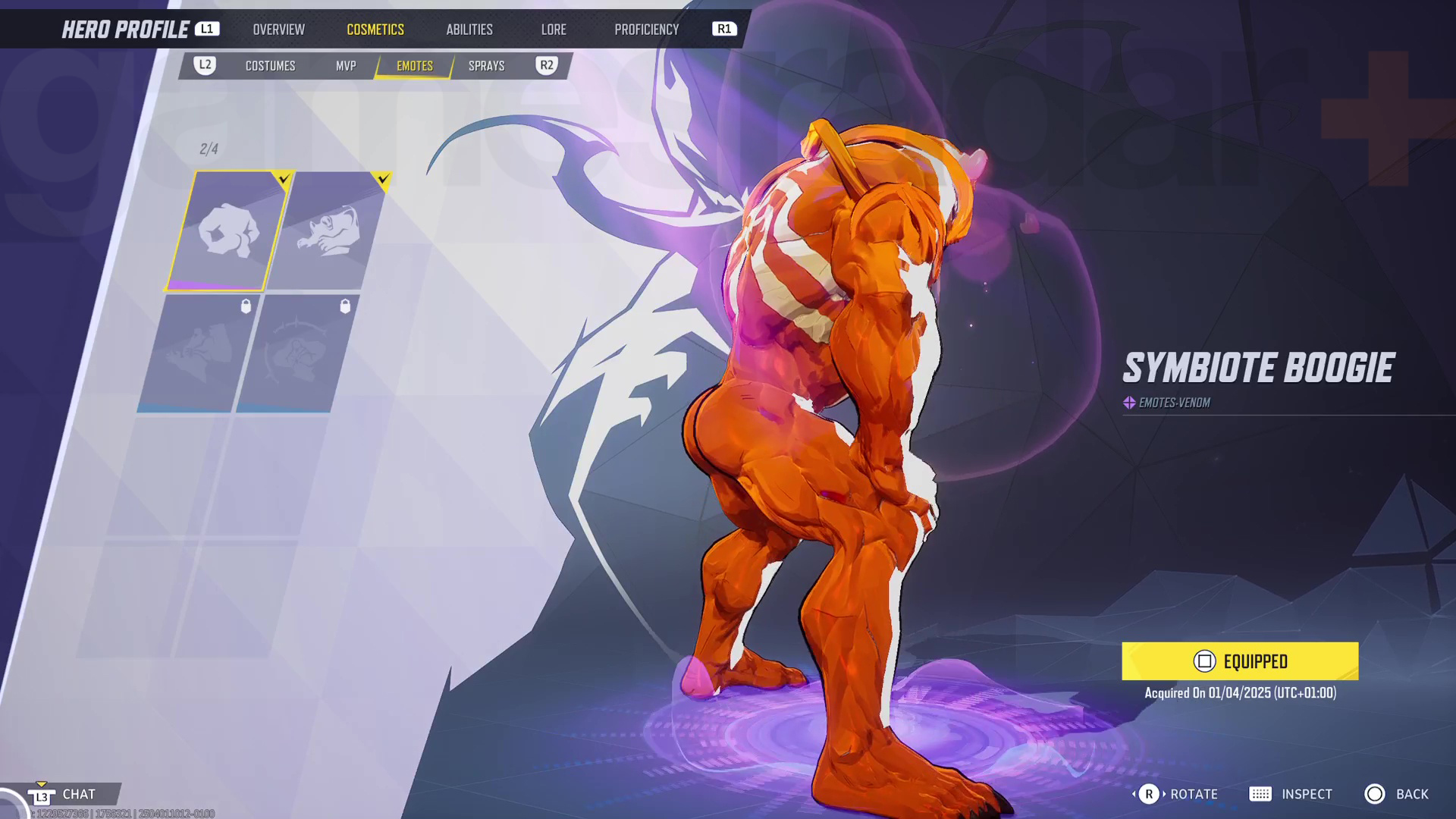Switch to Costumes sub-tab
This screenshot has height=819, width=1456.
270,66
